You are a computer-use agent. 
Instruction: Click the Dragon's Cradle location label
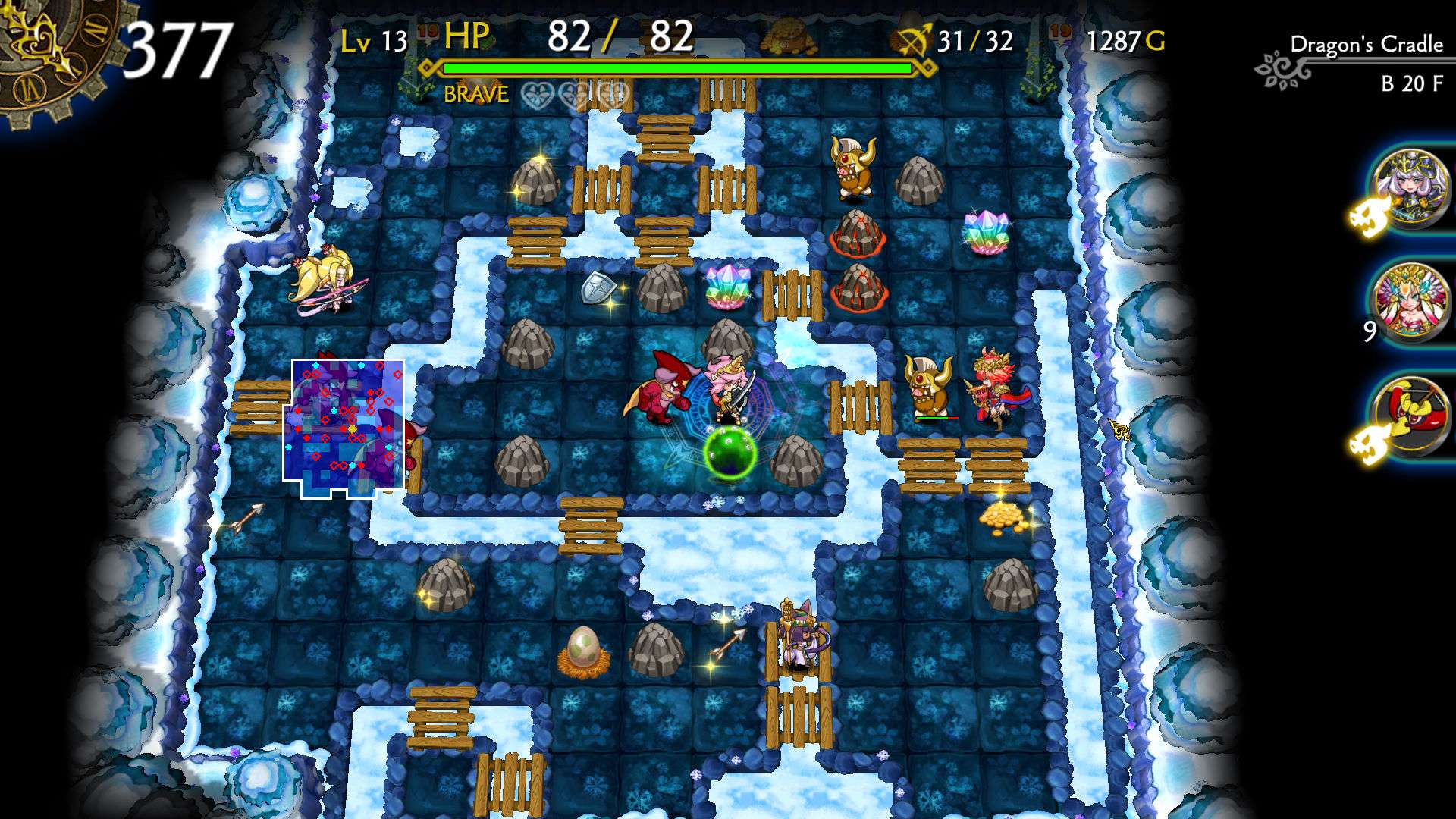point(1365,45)
